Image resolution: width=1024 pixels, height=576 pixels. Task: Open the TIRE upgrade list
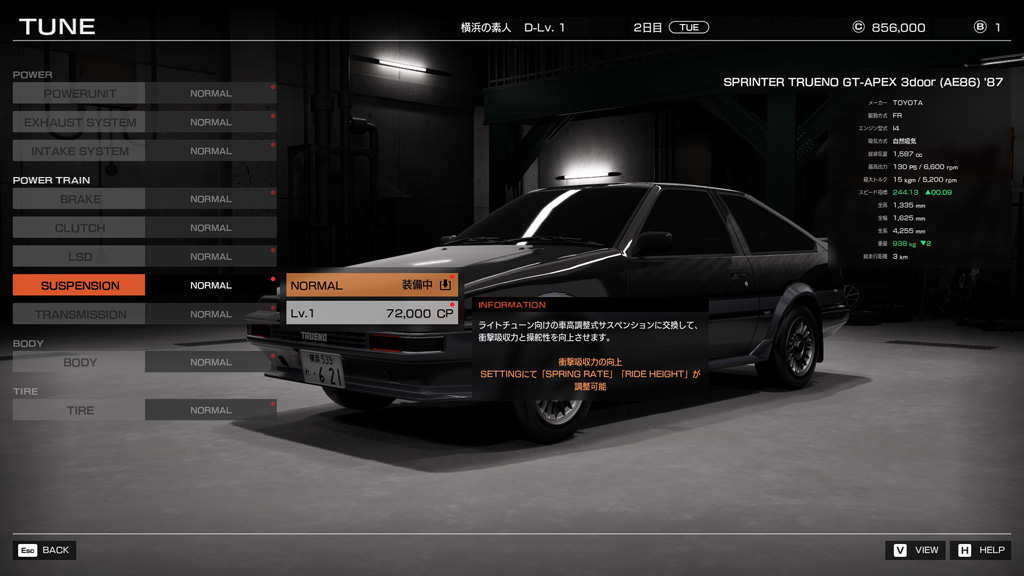coord(79,410)
